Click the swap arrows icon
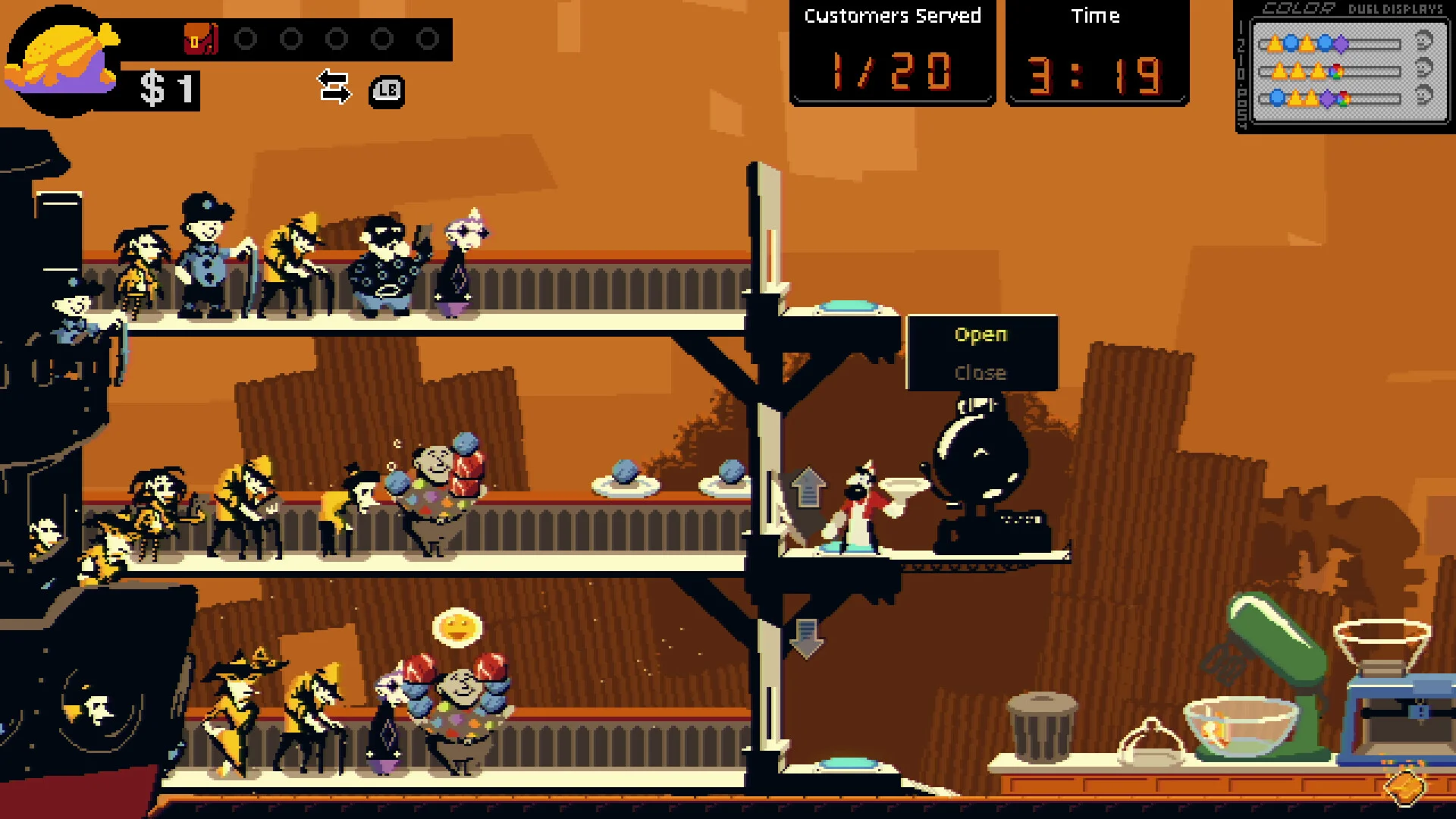The width and height of the screenshot is (1456, 819). click(x=334, y=86)
